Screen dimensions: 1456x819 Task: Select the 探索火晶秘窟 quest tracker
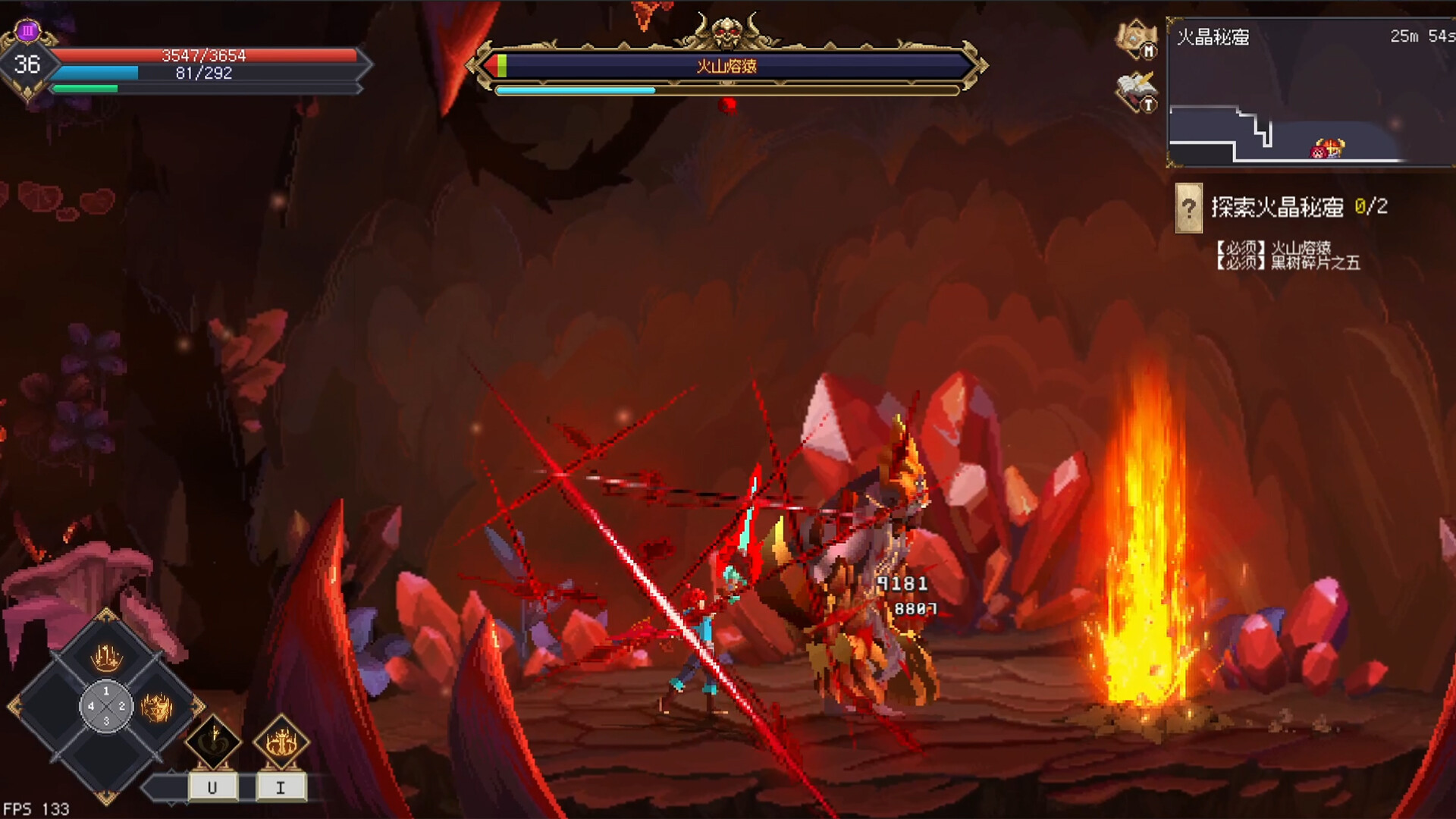[x=1298, y=207]
